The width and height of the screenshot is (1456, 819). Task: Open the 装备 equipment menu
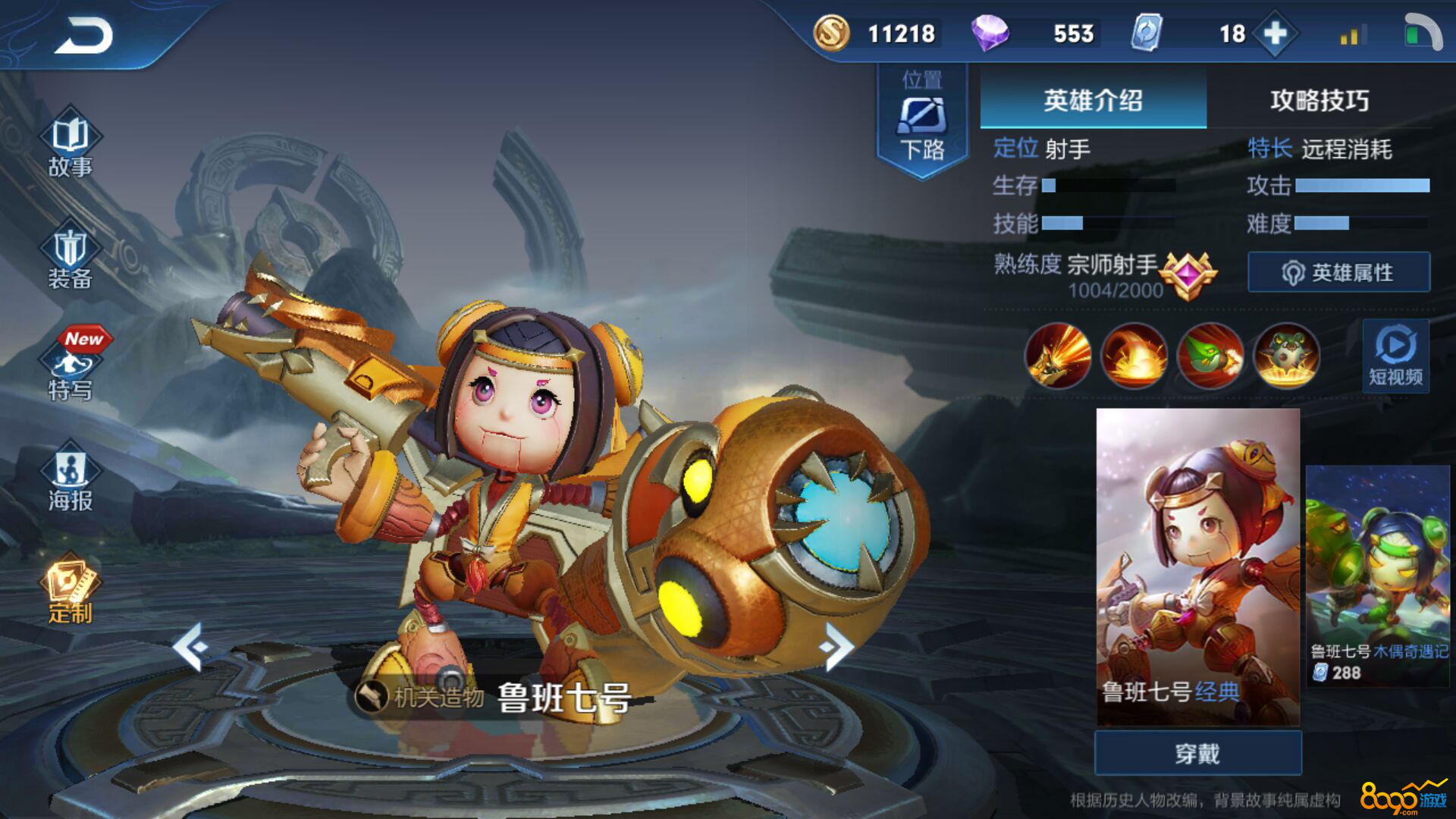click(x=70, y=258)
